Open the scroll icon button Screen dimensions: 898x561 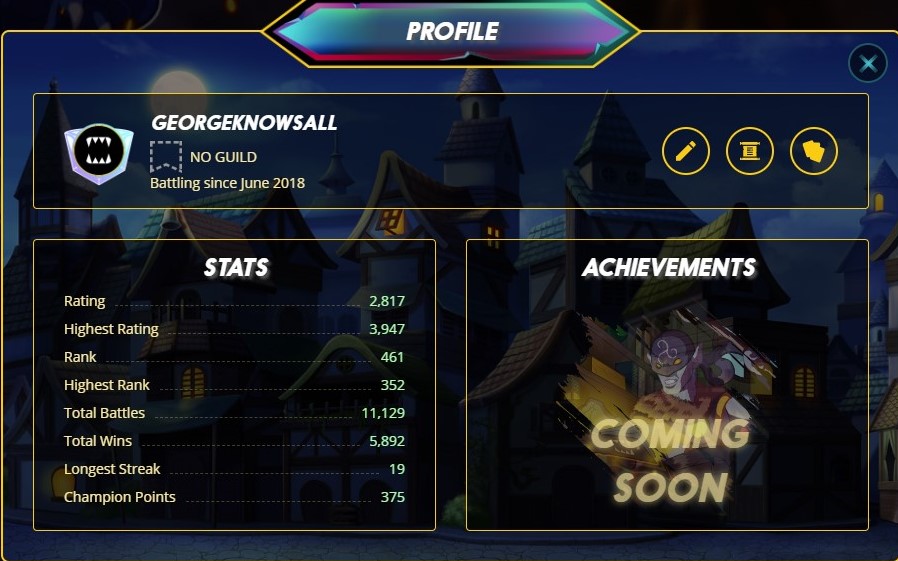click(x=749, y=151)
